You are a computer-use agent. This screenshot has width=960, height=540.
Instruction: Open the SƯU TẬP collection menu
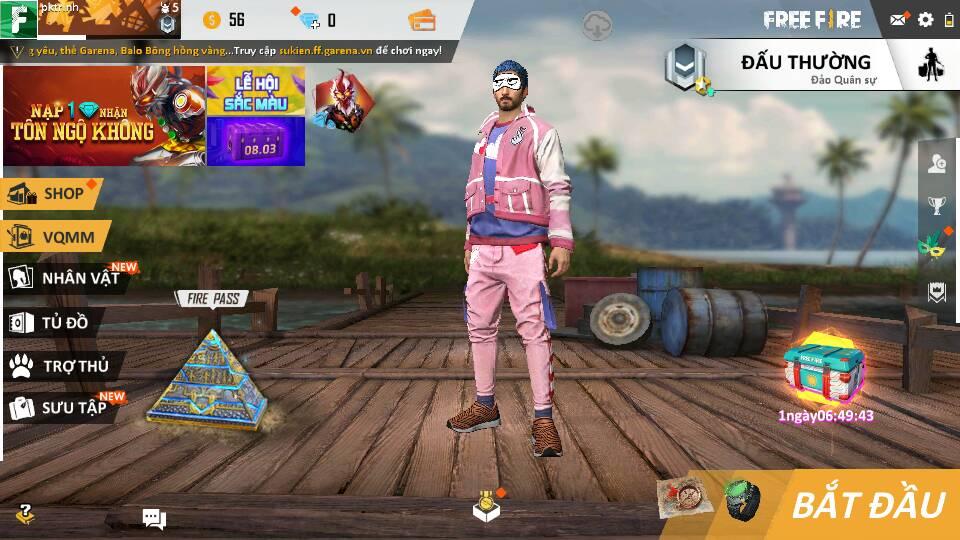pyautogui.click(x=62, y=408)
